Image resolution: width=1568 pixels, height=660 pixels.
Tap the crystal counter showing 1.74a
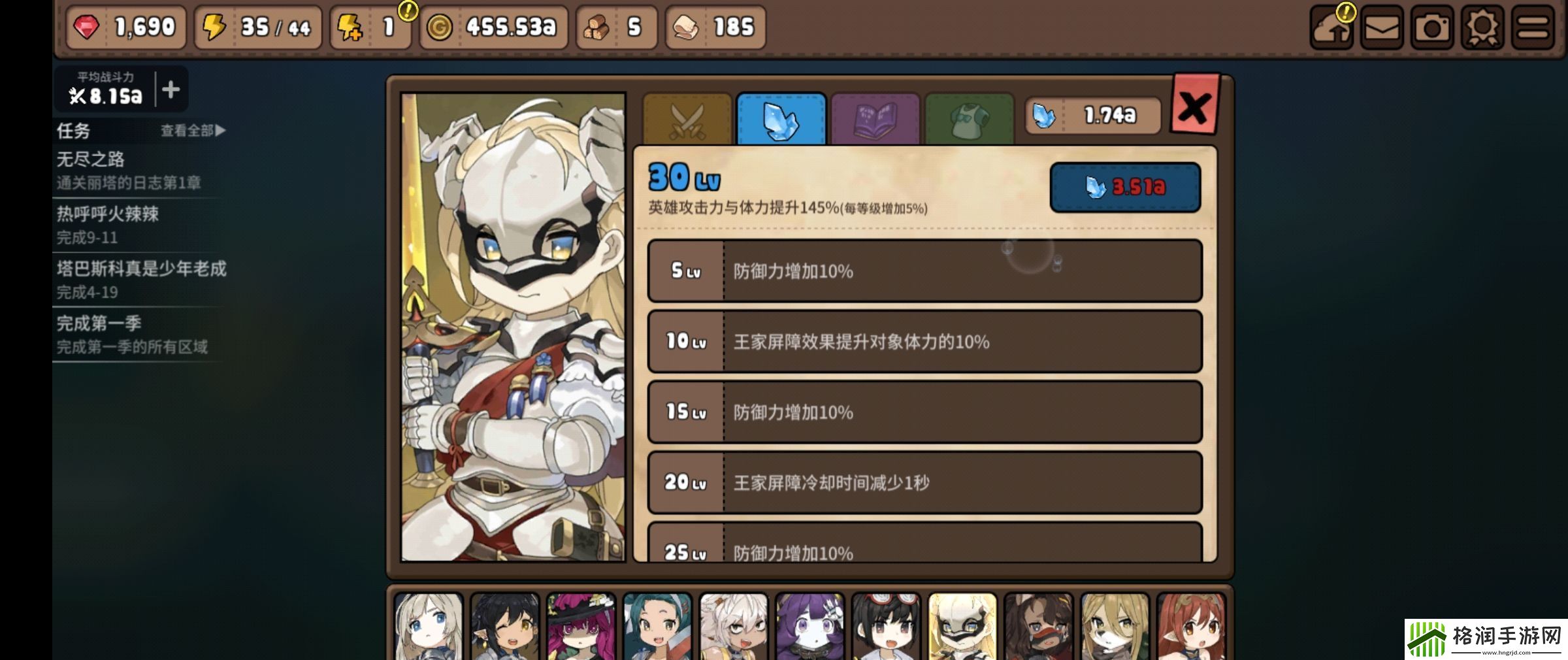(1091, 114)
